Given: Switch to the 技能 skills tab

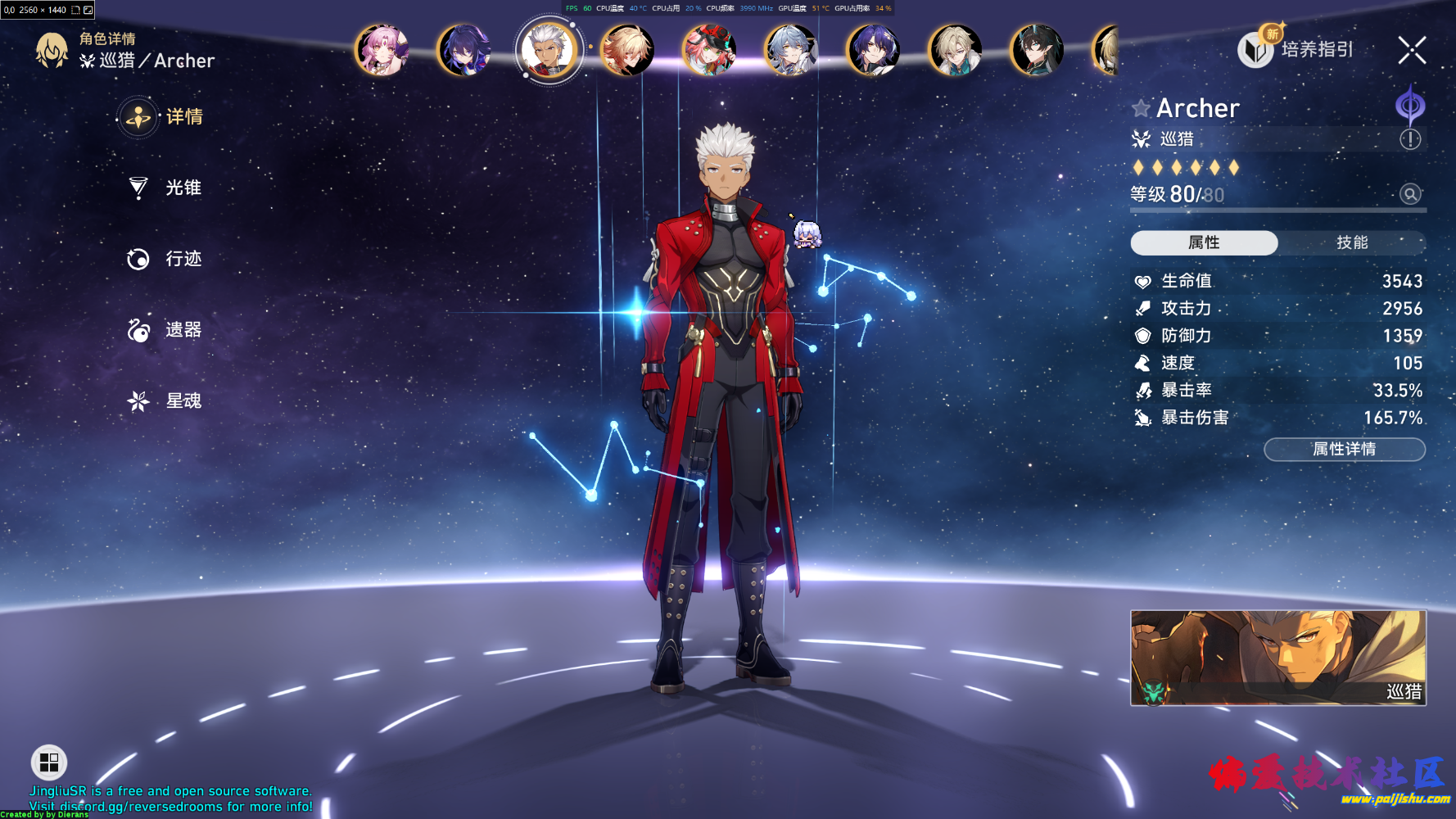Looking at the screenshot, I should 1352,242.
